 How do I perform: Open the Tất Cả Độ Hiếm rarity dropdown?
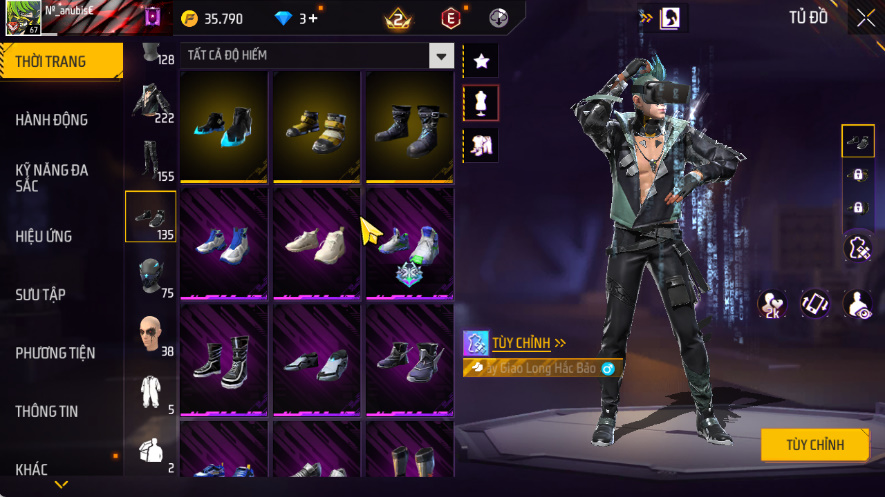coord(441,56)
